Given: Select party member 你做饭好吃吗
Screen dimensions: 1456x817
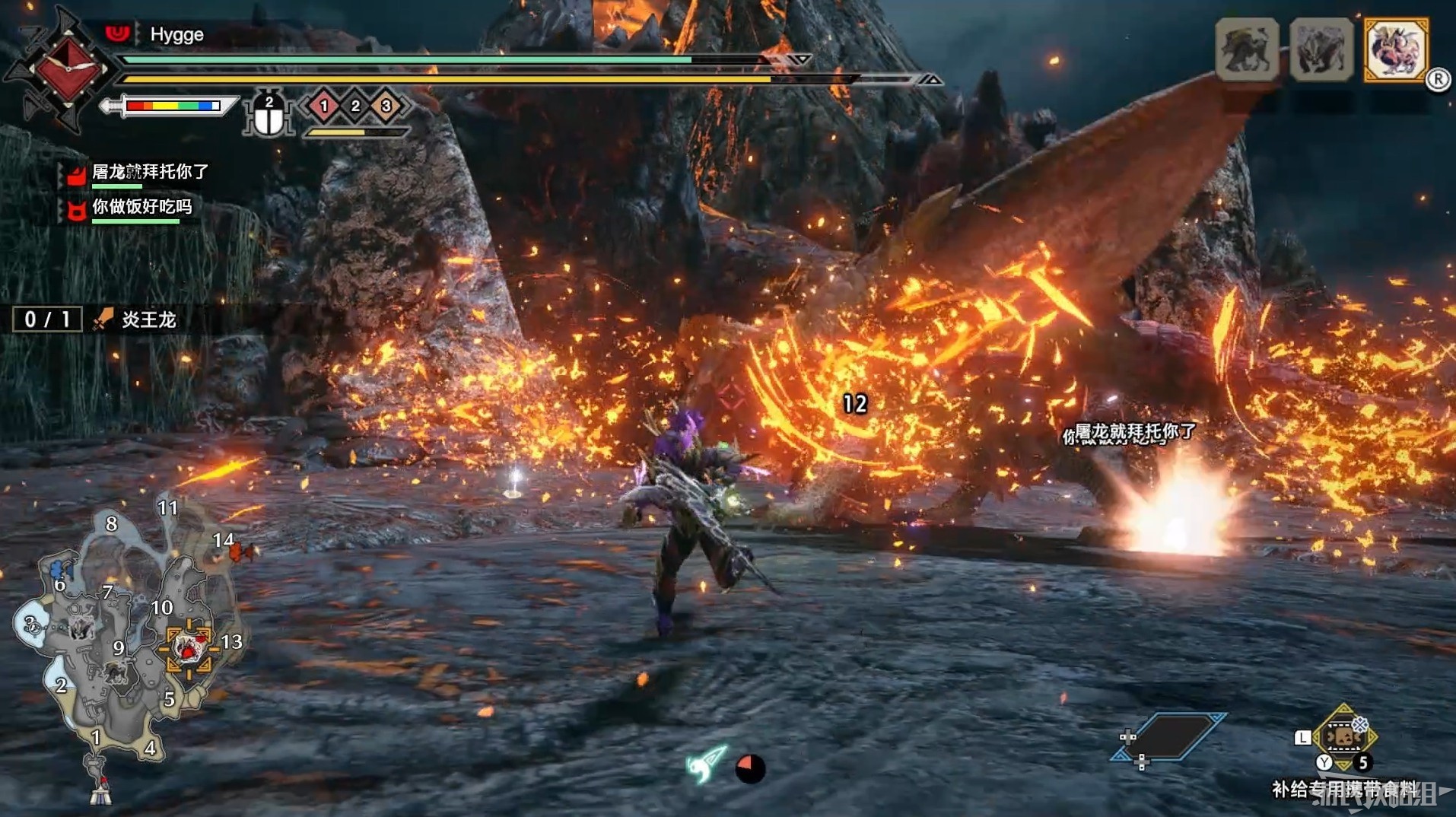Looking at the screenshot, I should pos(141,207).
